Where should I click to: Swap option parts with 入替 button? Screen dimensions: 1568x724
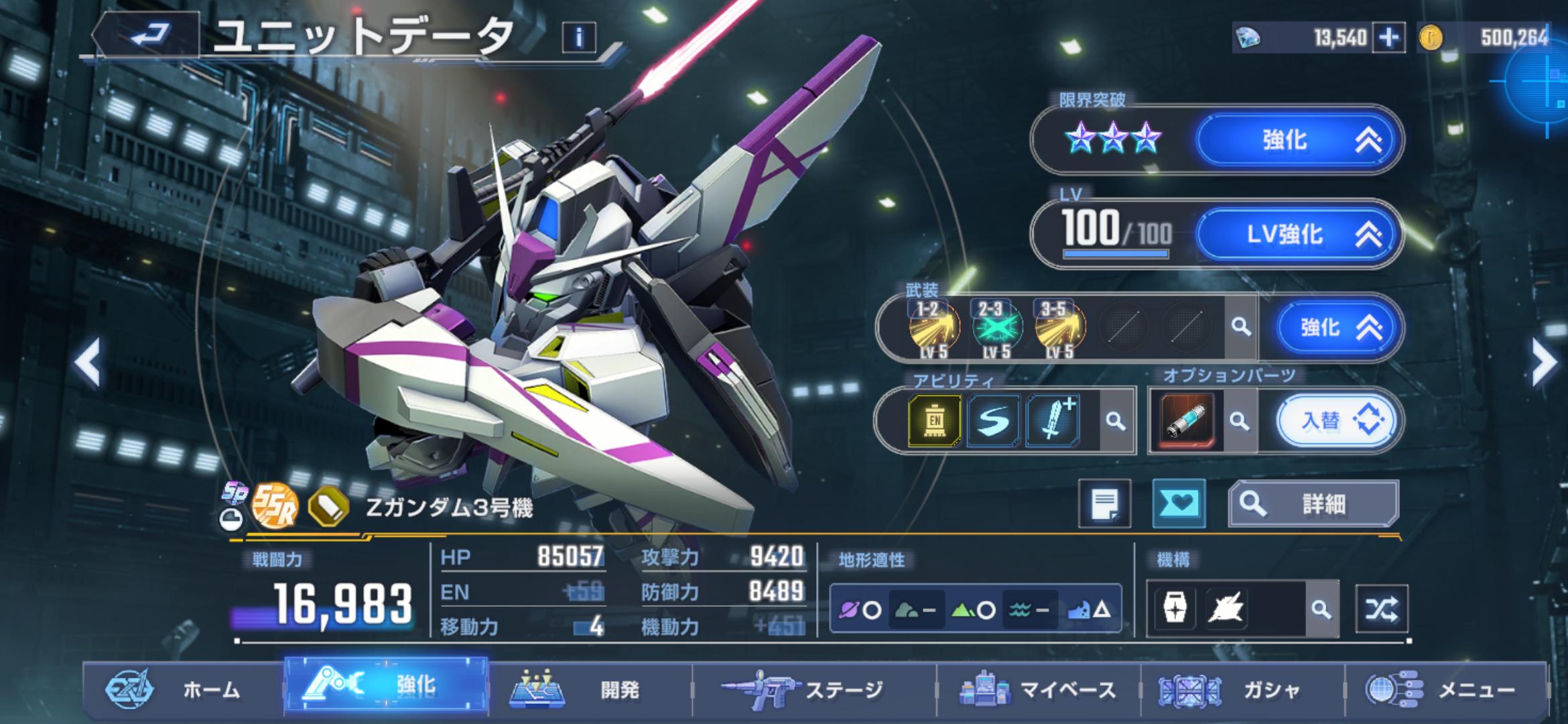[1335, 421]
